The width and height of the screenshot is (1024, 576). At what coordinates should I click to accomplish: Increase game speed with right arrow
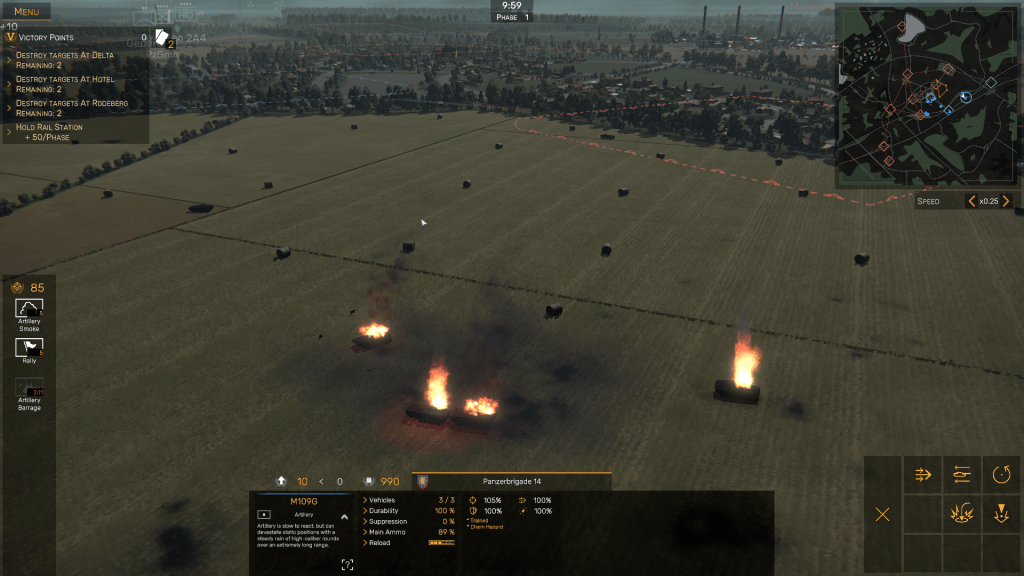[x=1006, y=201]
